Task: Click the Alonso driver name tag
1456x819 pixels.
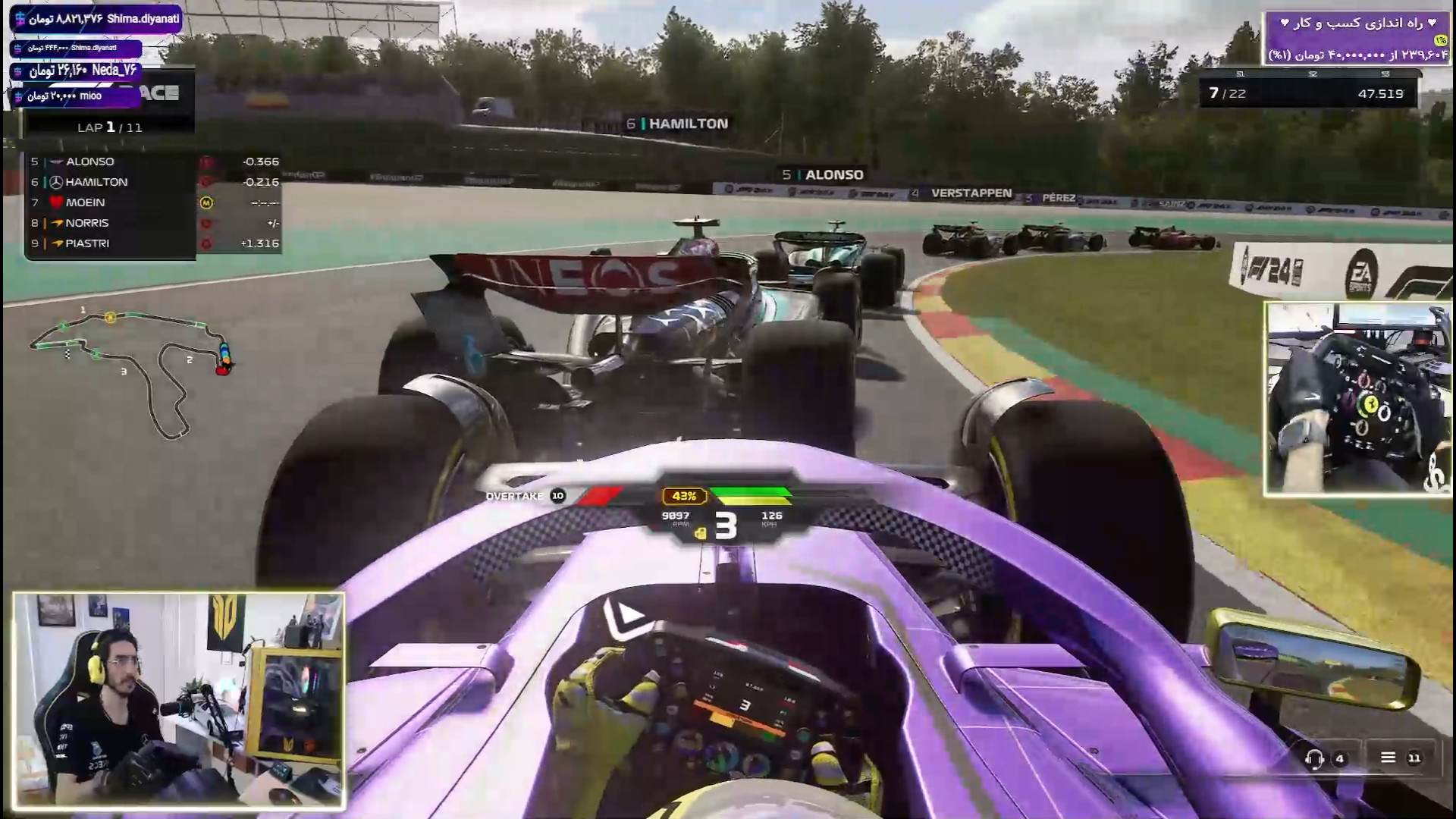Action: (x=824, y=175)
